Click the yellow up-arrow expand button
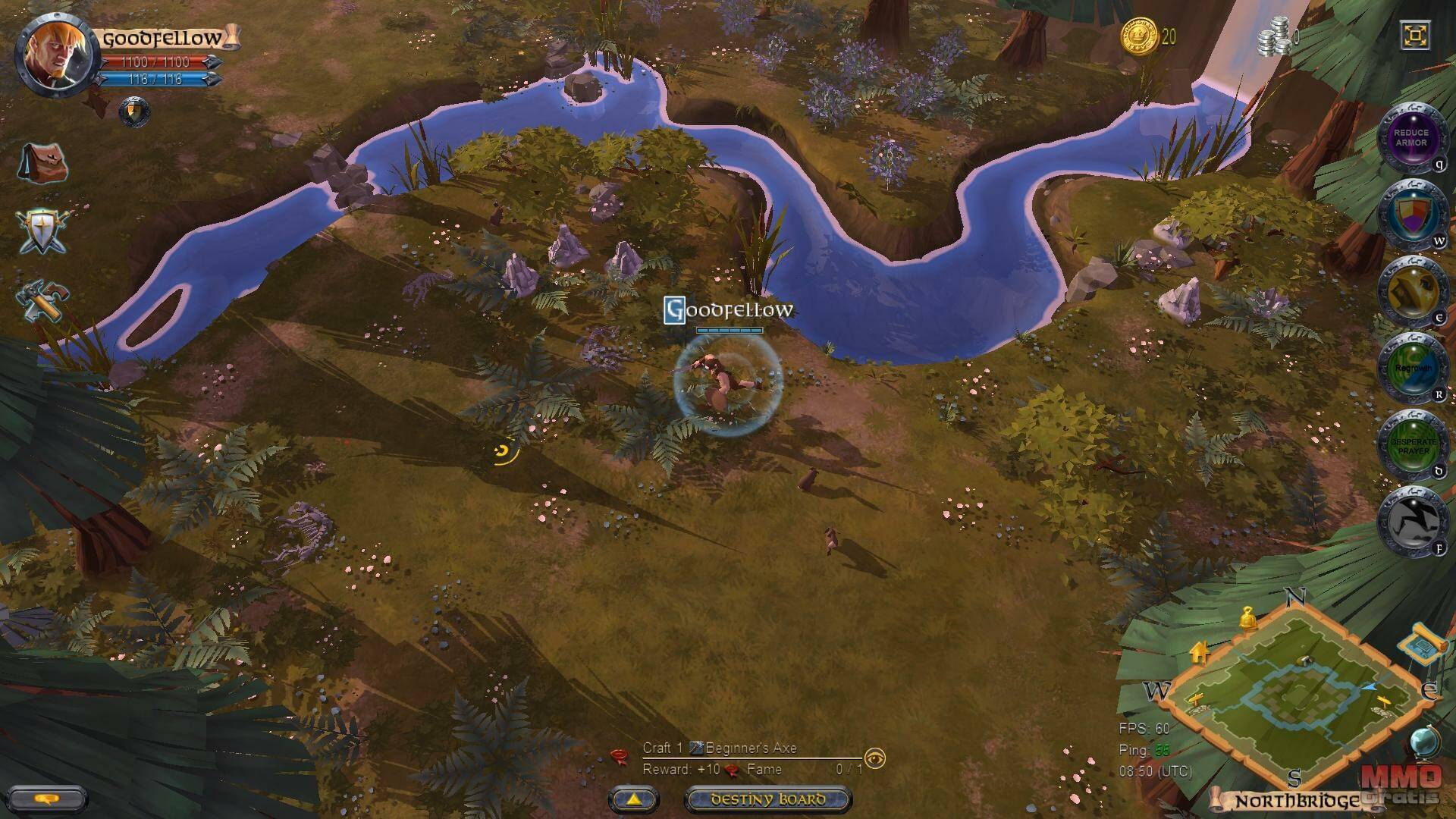 point(633,799)
